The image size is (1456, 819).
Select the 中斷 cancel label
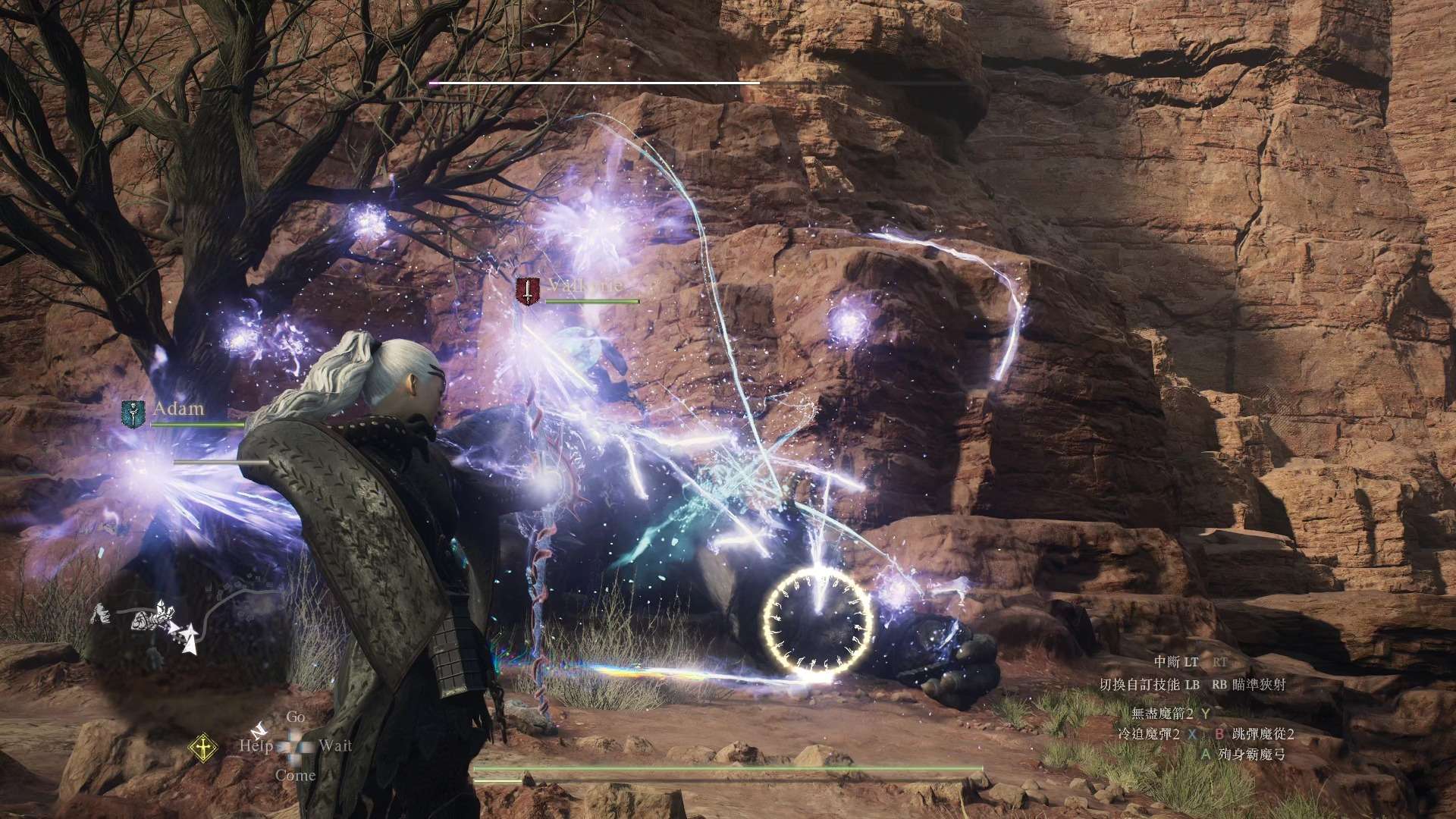point(1166,663)
